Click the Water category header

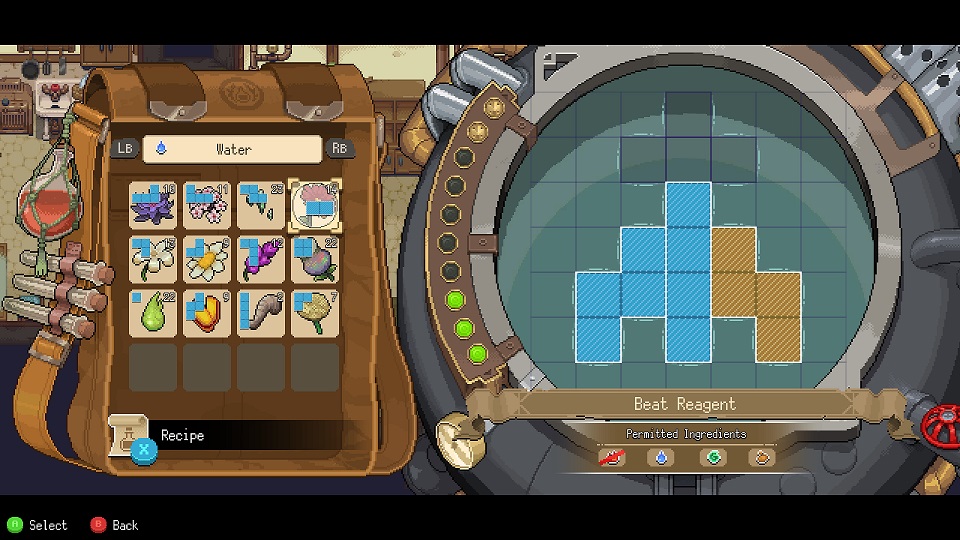click(x=233, y=149)
